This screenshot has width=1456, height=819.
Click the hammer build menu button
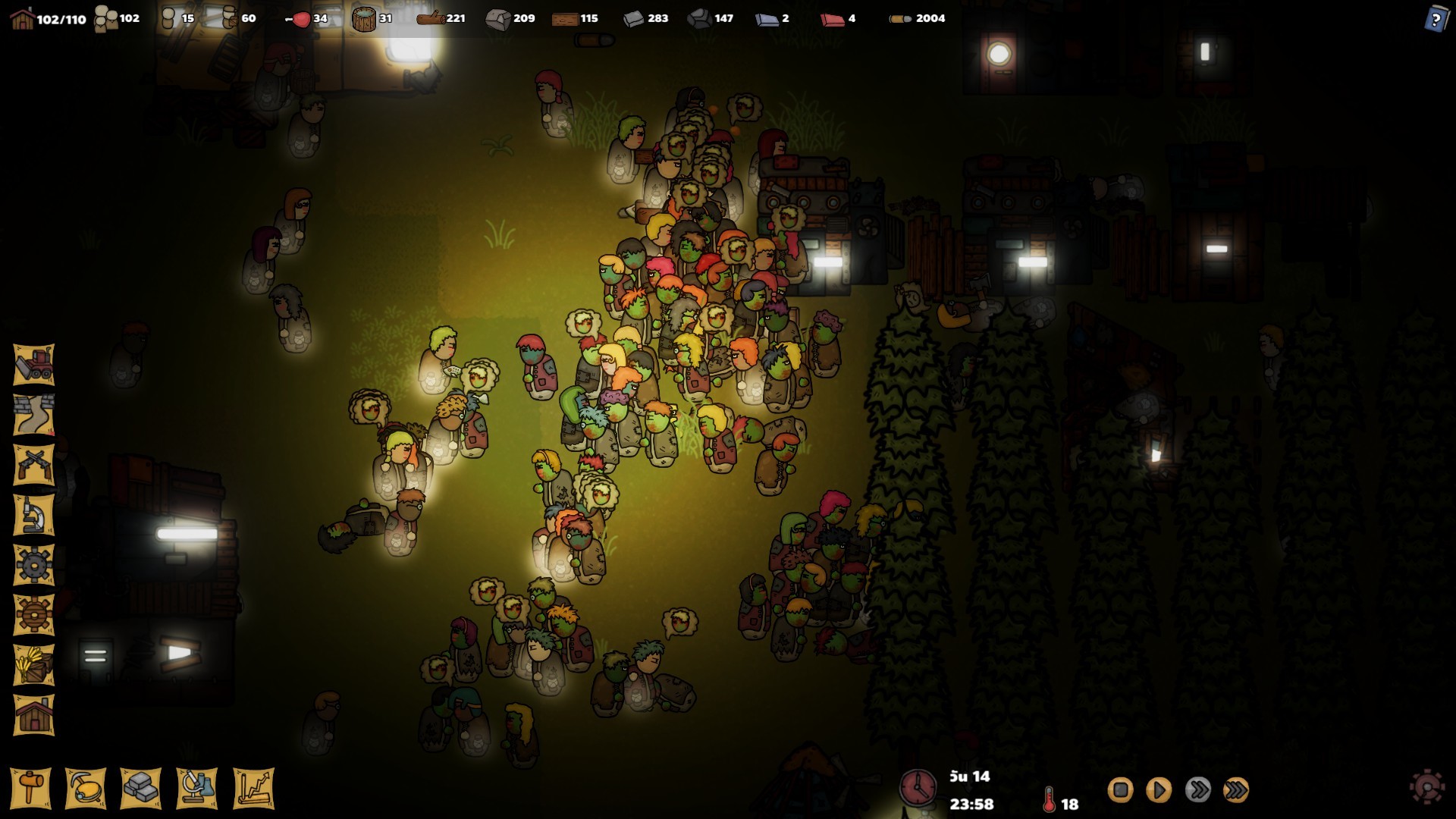(31, 789)
